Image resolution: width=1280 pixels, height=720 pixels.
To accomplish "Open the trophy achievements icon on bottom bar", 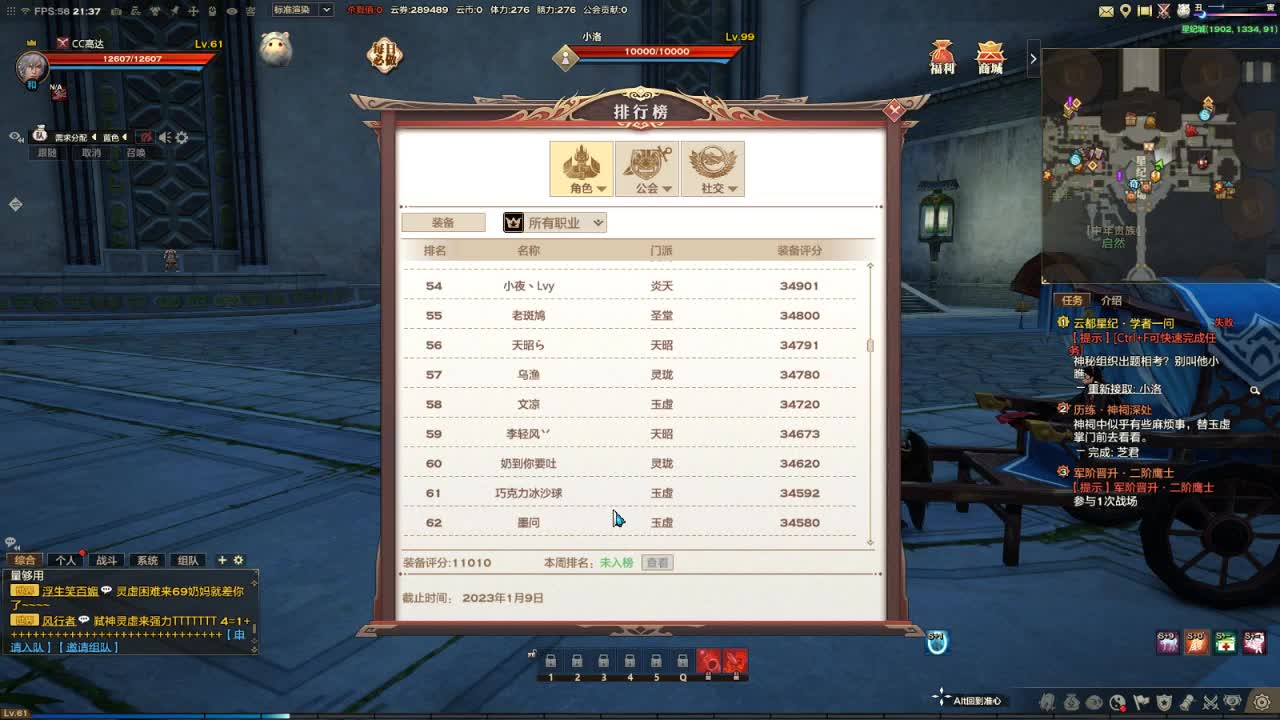I will [x=1232, y=703].
